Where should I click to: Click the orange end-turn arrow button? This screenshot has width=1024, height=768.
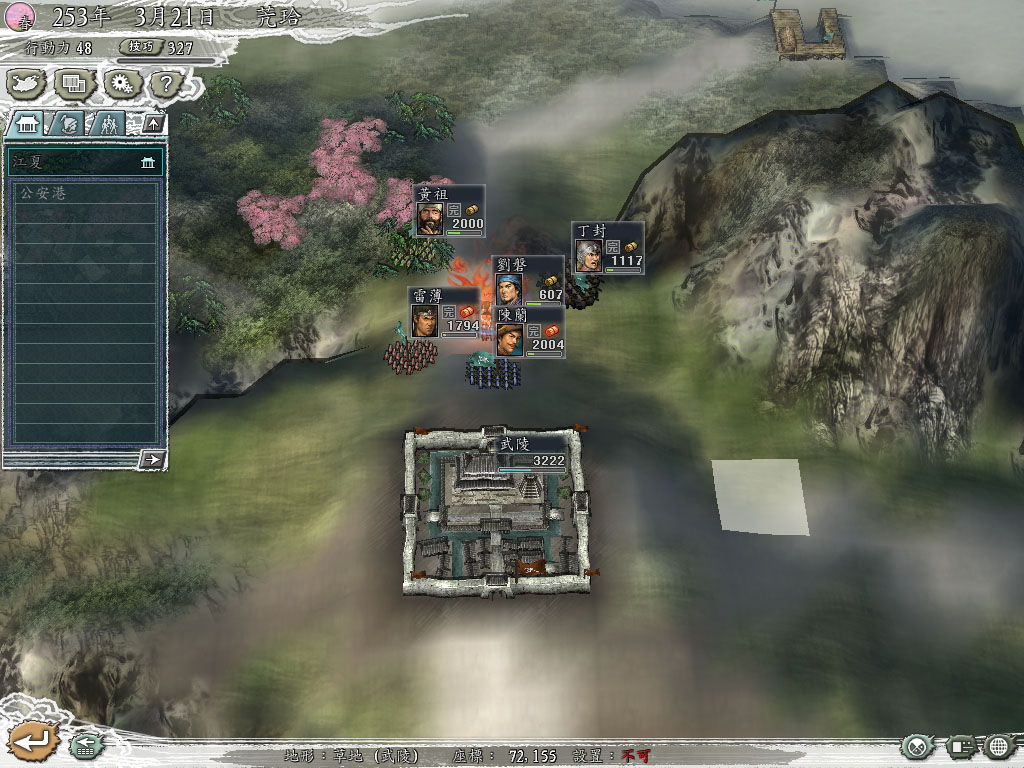point(30,742)
